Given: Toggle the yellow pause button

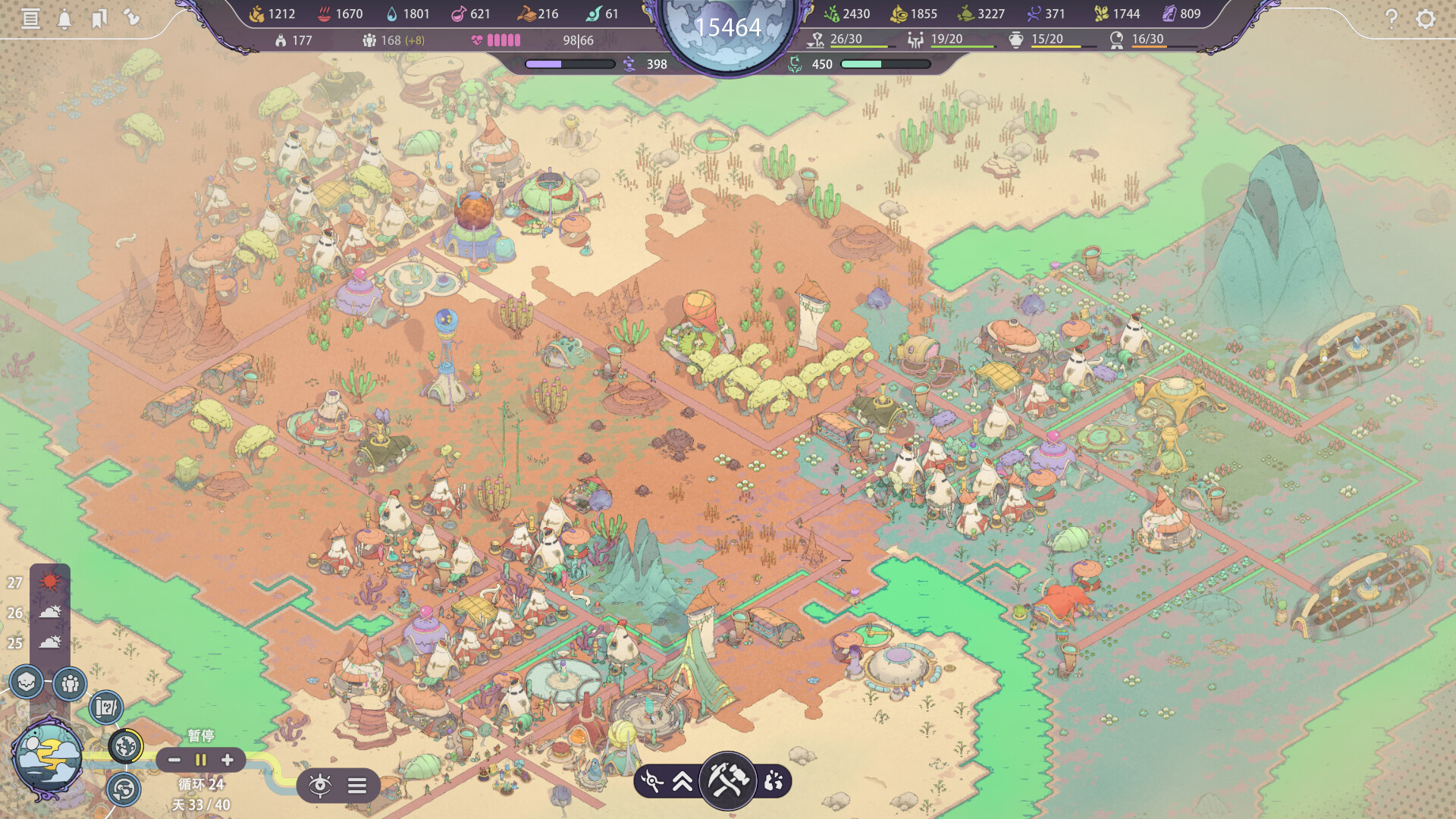Looking at the screenshot, I should tap(201, 760).
